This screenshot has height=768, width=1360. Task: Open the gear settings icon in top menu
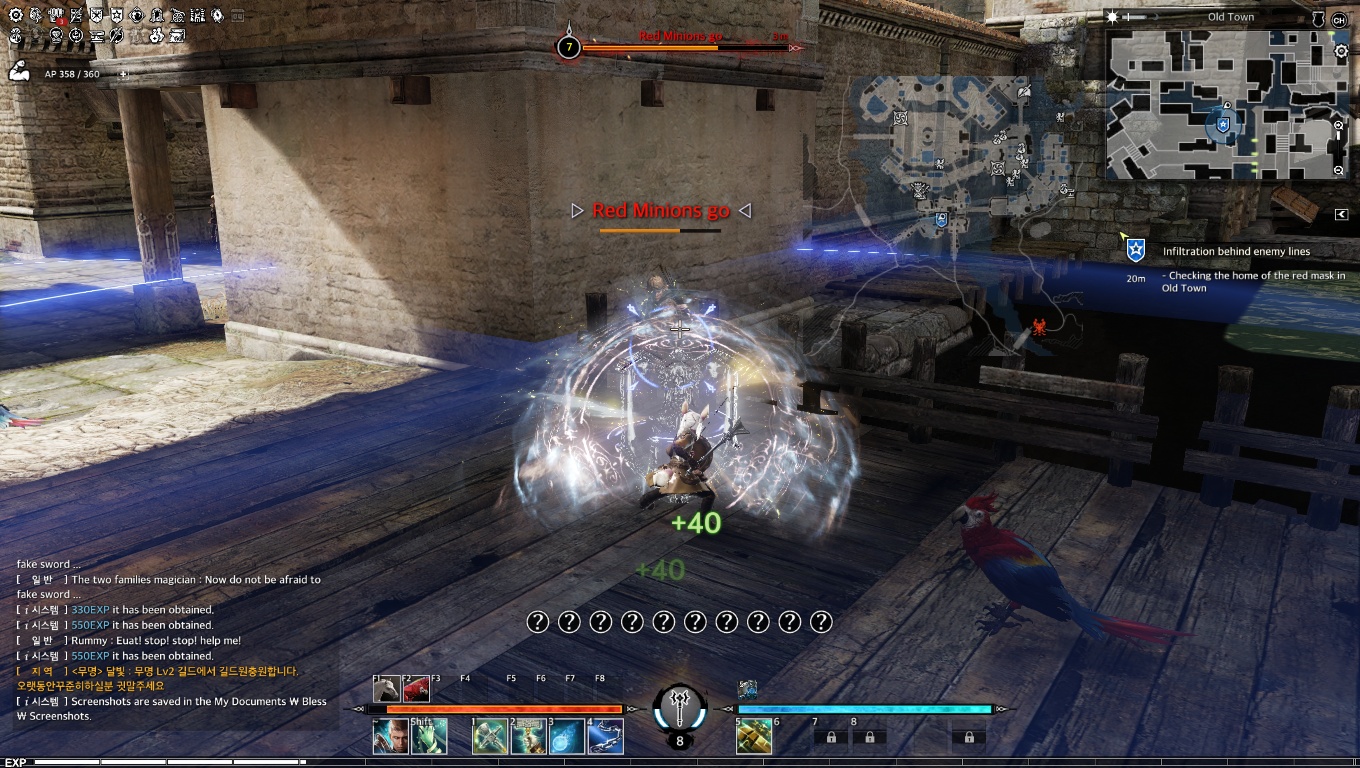click(x=15, y=16)
